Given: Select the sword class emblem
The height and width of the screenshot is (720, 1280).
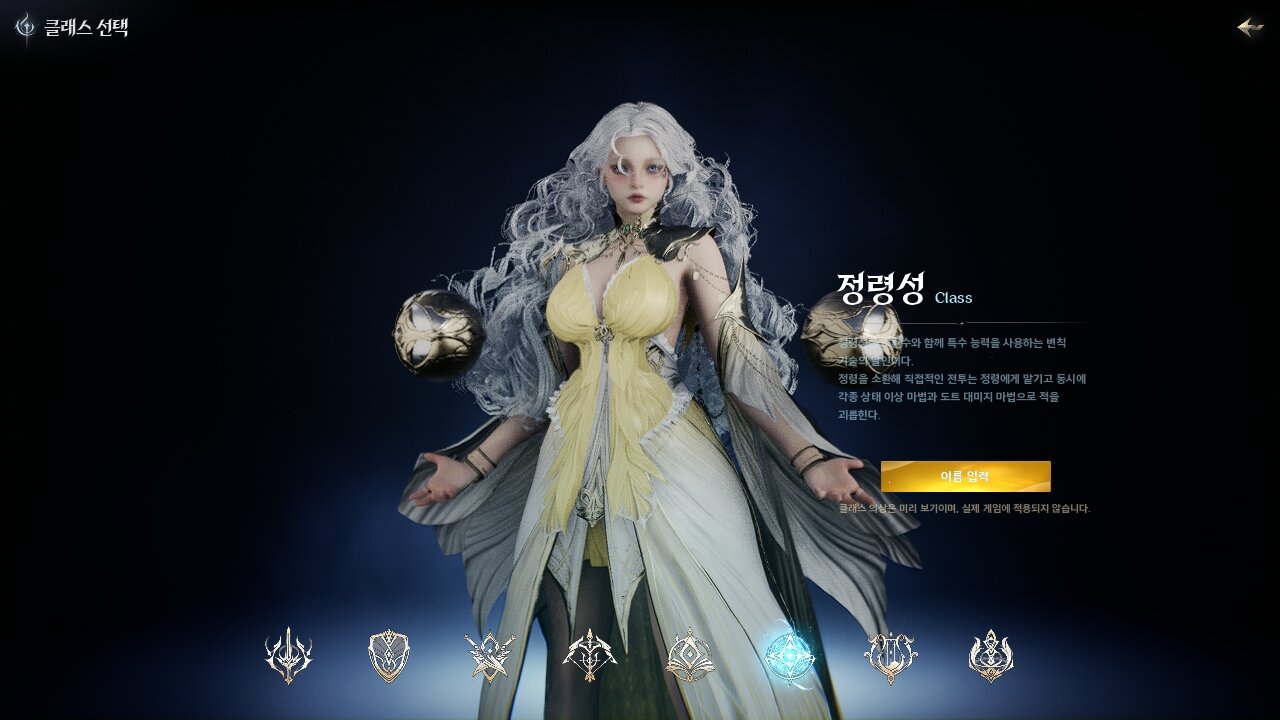Looking at the screenshot, I should (288, 656).
